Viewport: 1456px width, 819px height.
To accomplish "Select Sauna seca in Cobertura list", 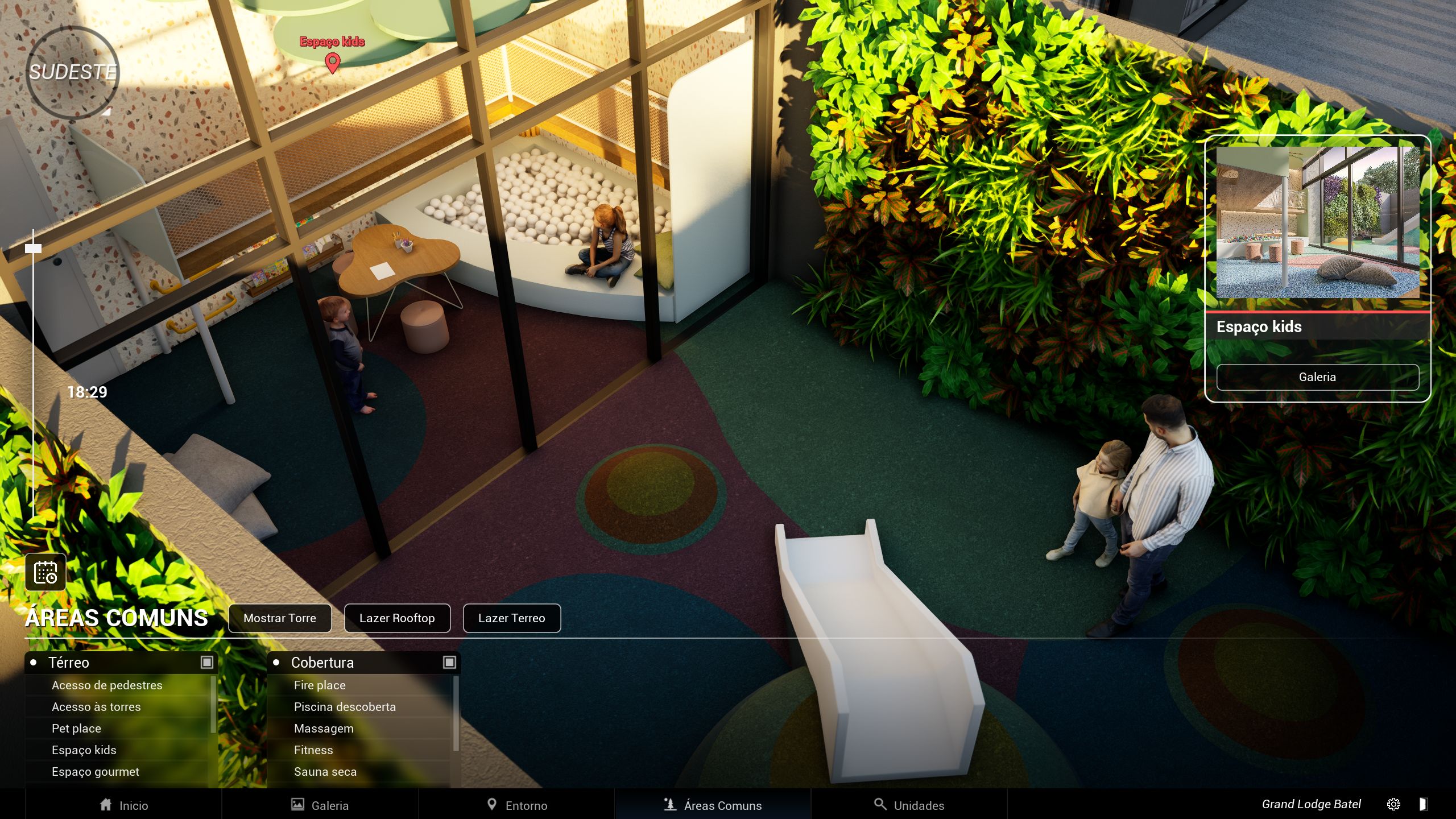I will (x=325, y=772).
